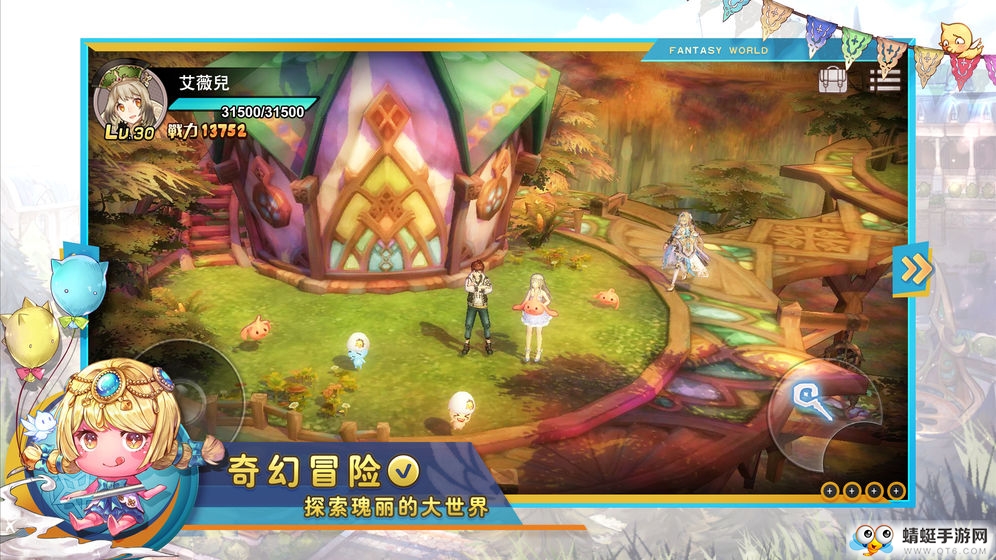Open the bag inventory icon
996x560 pixels.
point(833,79)
